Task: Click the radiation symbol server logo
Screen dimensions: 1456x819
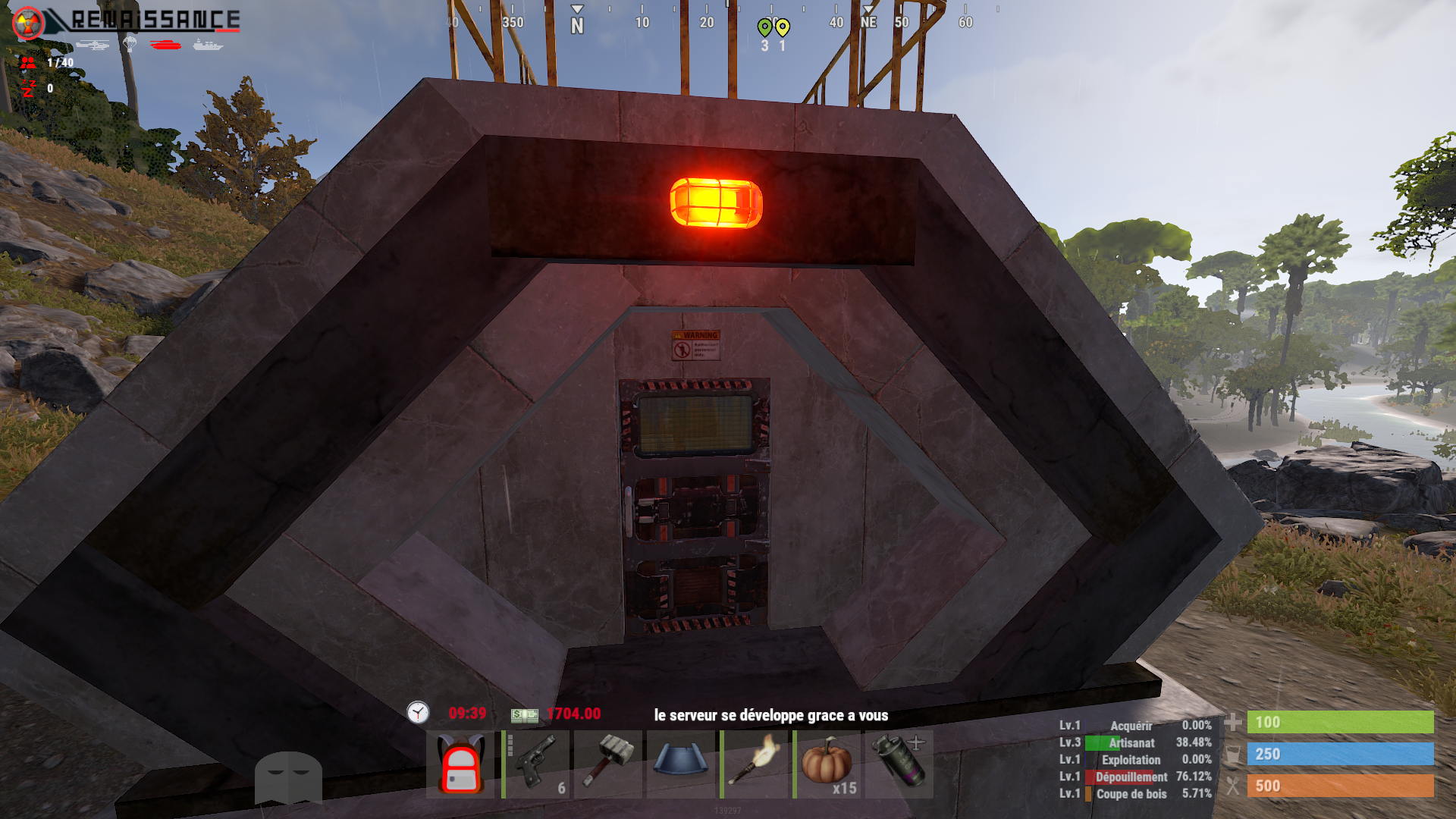Action: [x=29, y=22]
